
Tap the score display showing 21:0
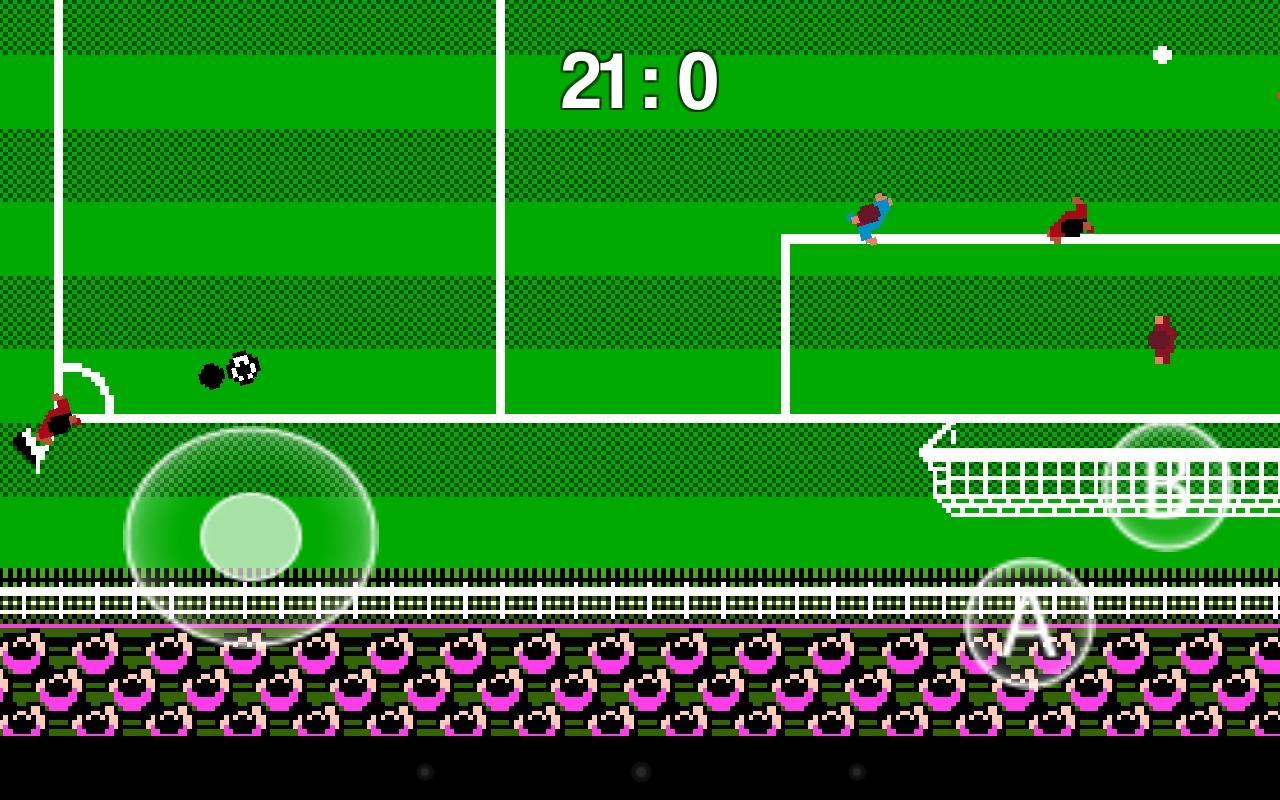641,82
